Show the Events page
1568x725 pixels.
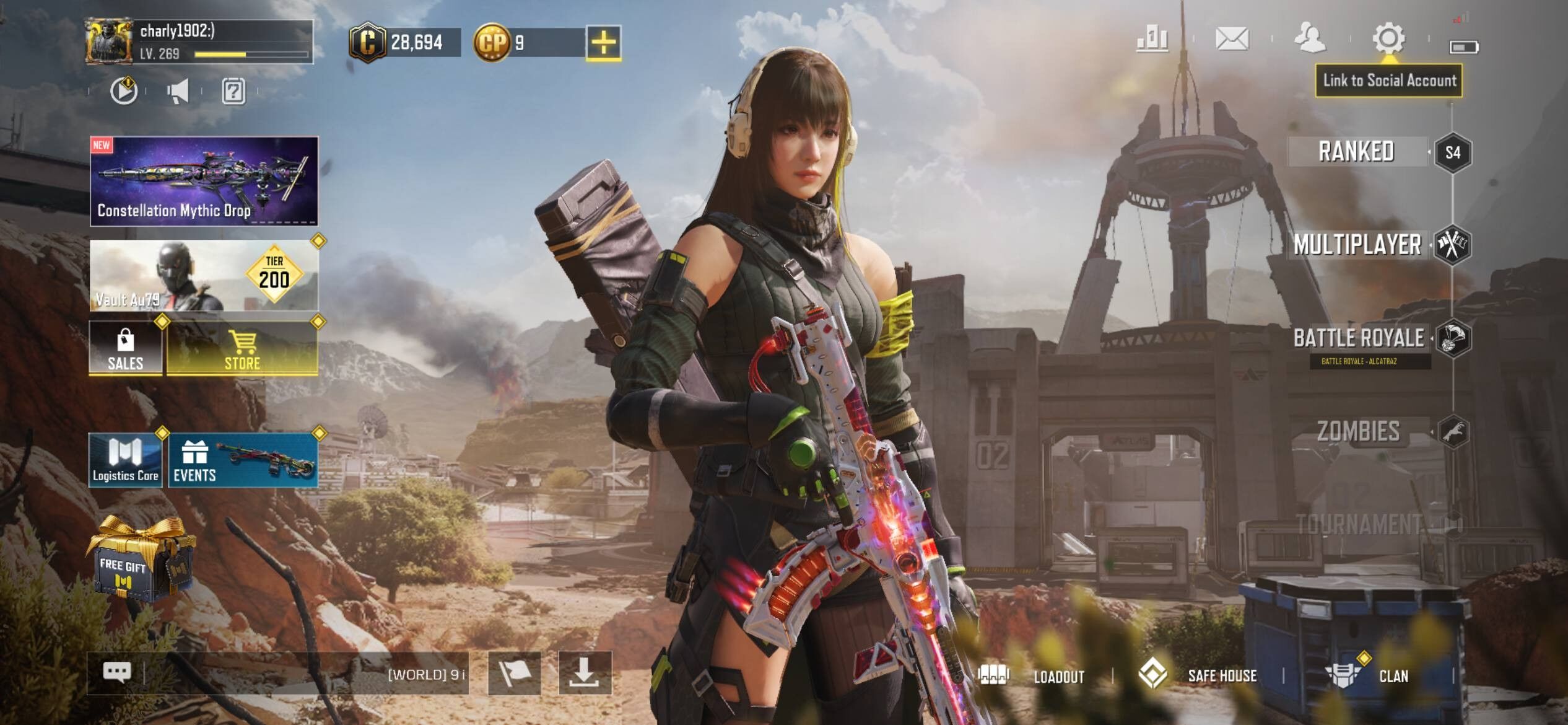(243, 460)
